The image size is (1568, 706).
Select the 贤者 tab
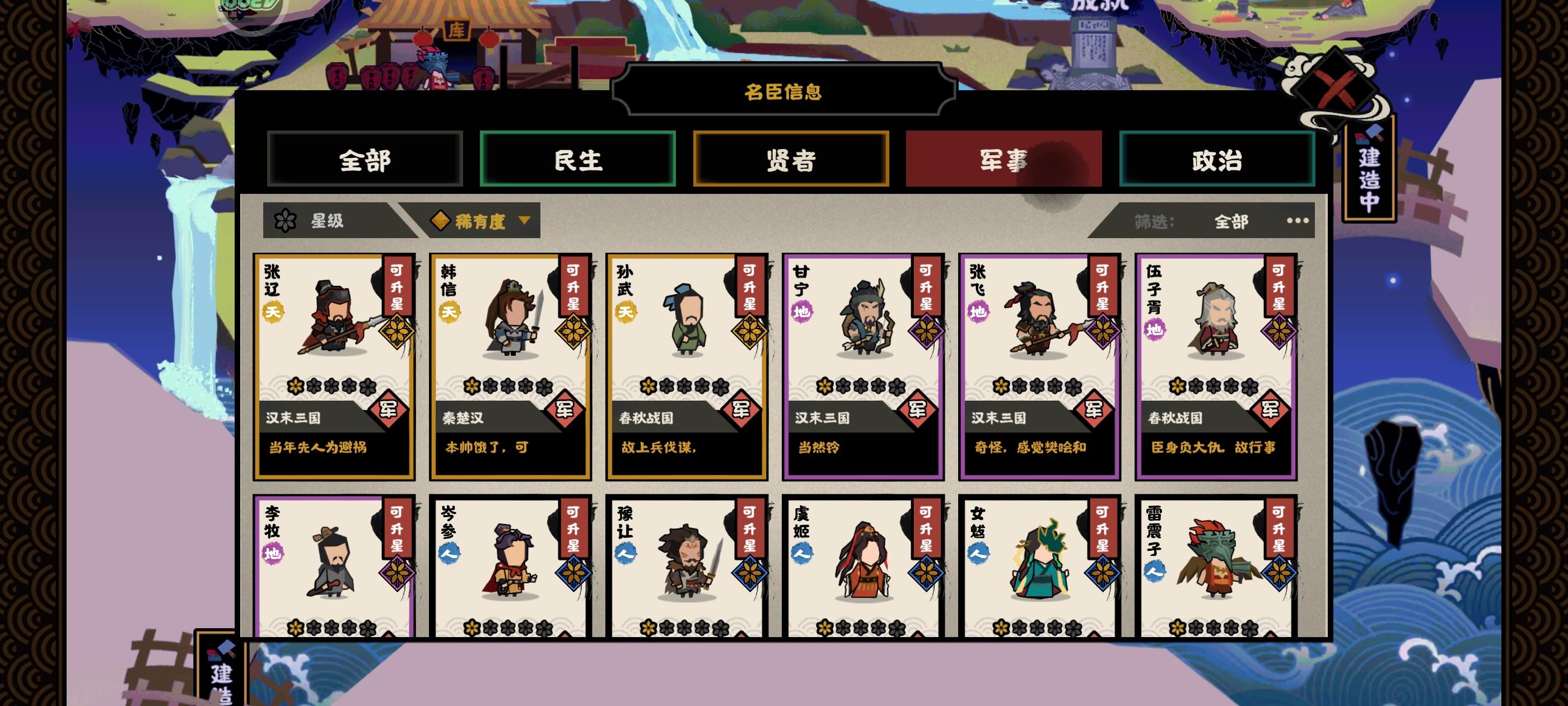791,160
